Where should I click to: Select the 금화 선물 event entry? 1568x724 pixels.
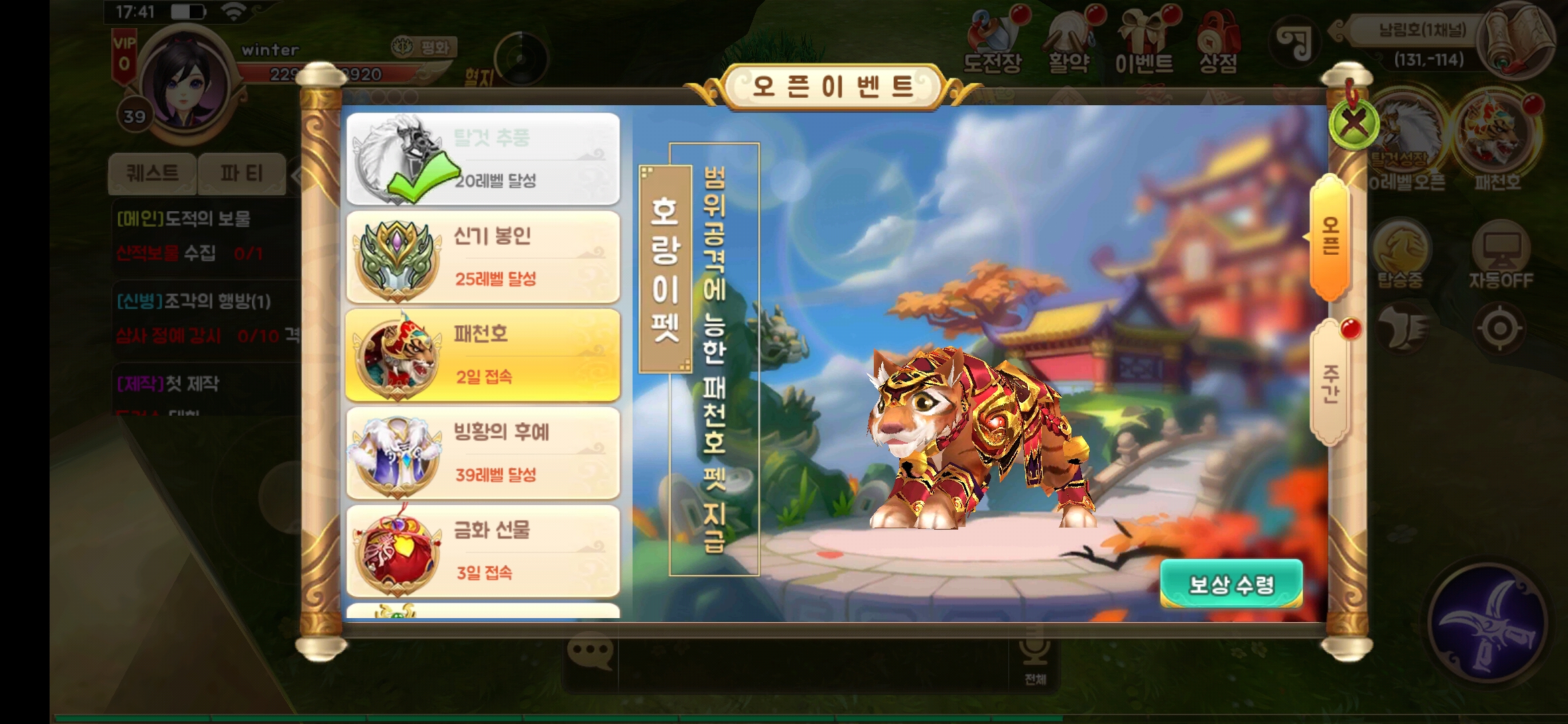[482, 550]
